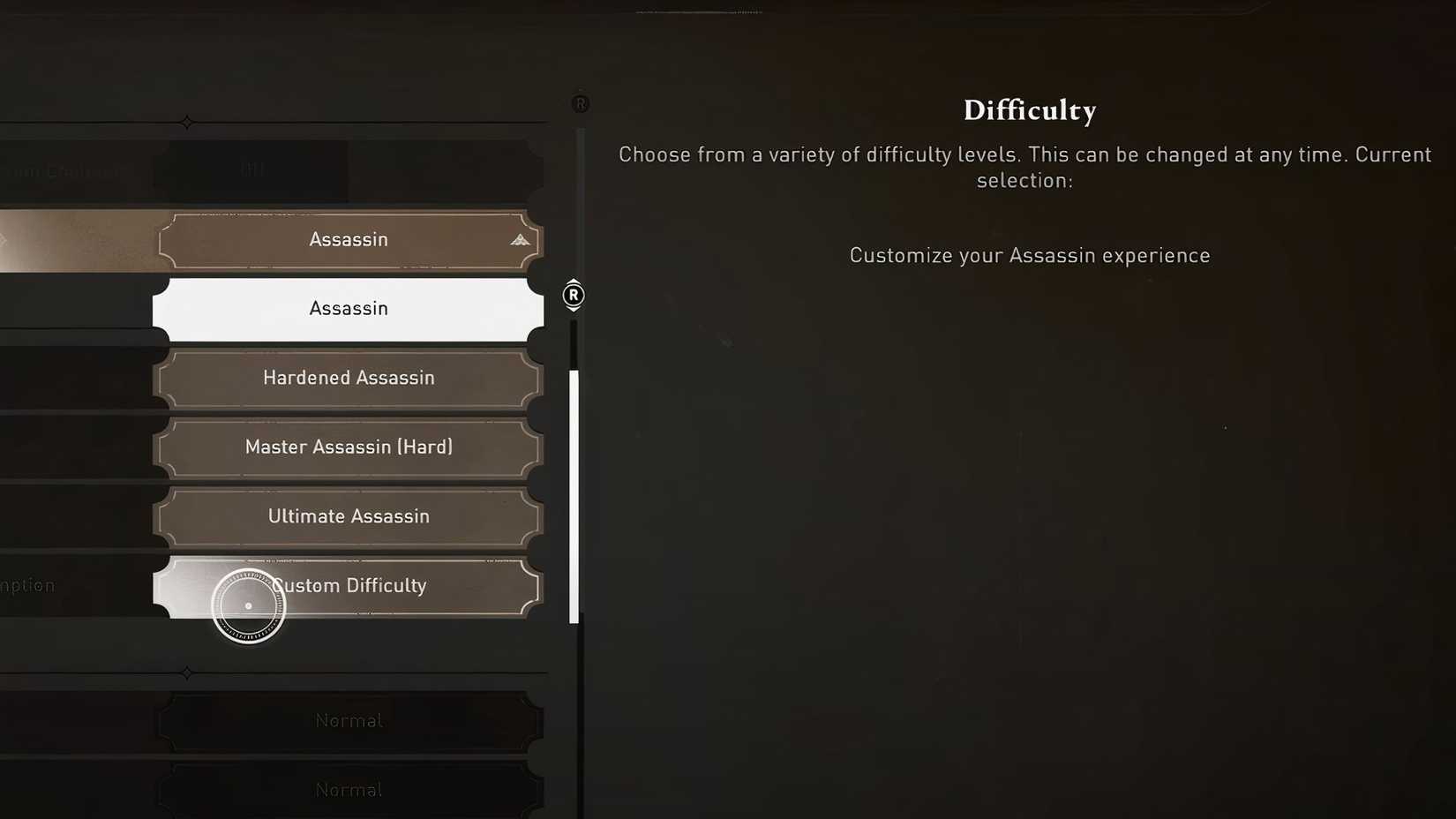Click the circular dial icon near Custom Difficulty
This screenshot has width=1456, height=819.
[x=248, y=605]
